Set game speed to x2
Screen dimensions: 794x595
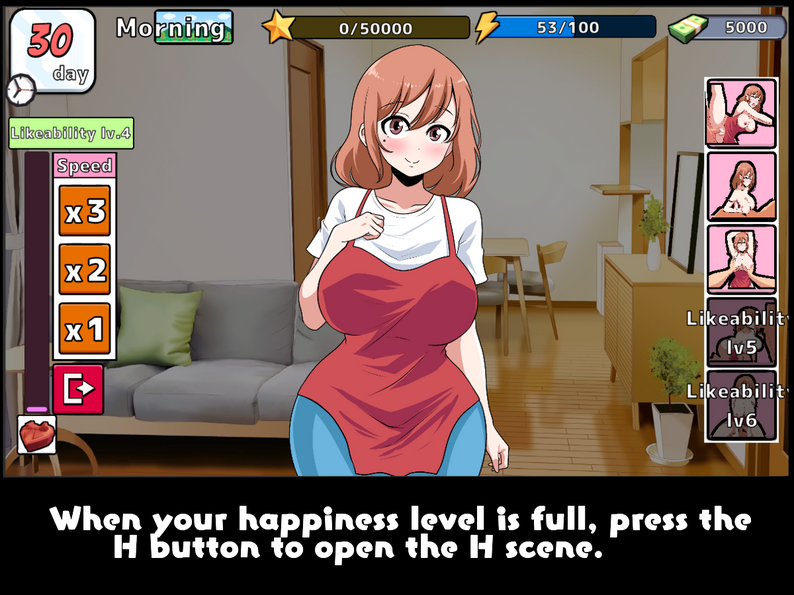(x=85, y=270)
